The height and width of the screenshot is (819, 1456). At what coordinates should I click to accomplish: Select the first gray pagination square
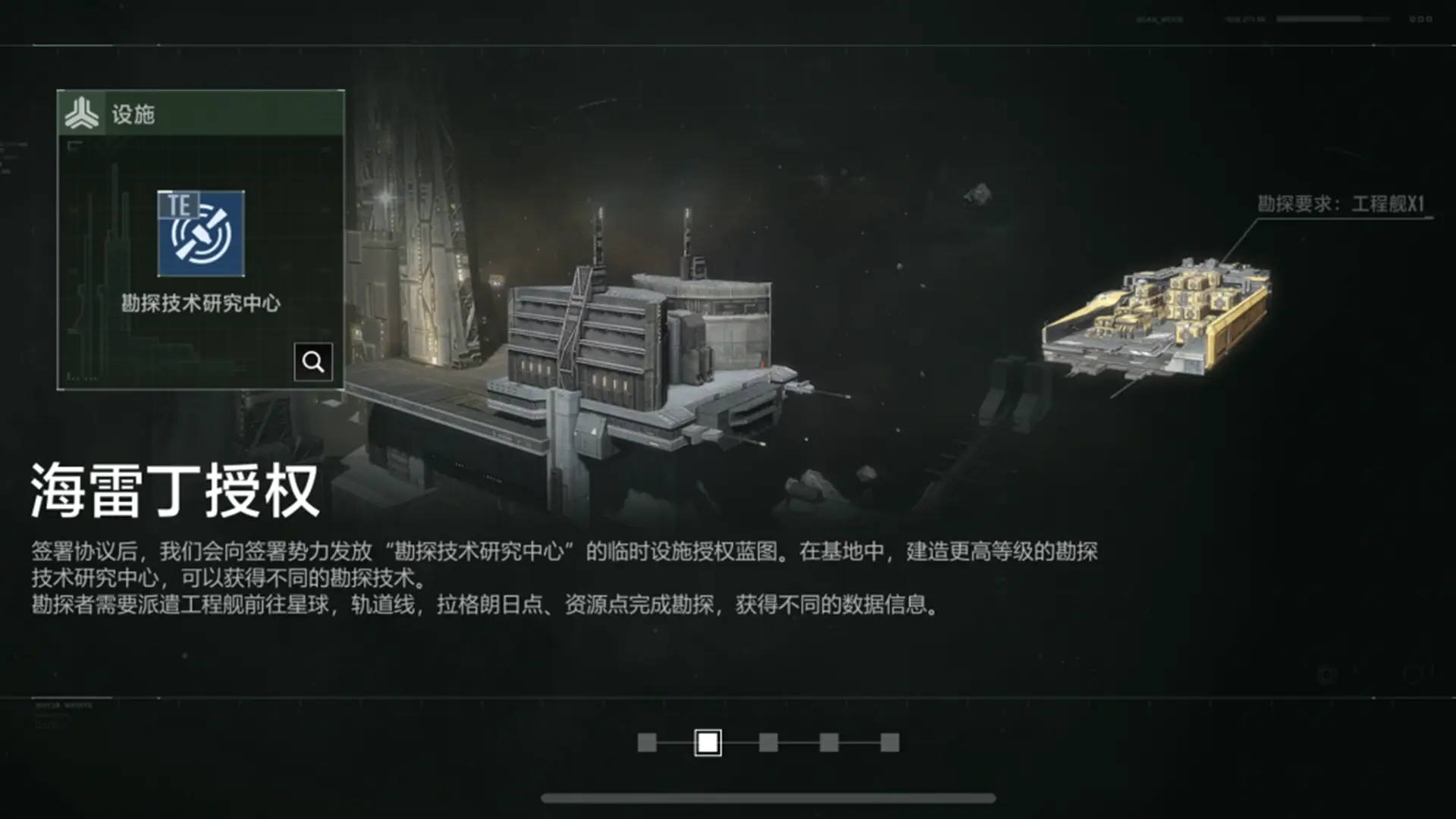point(647,744)
